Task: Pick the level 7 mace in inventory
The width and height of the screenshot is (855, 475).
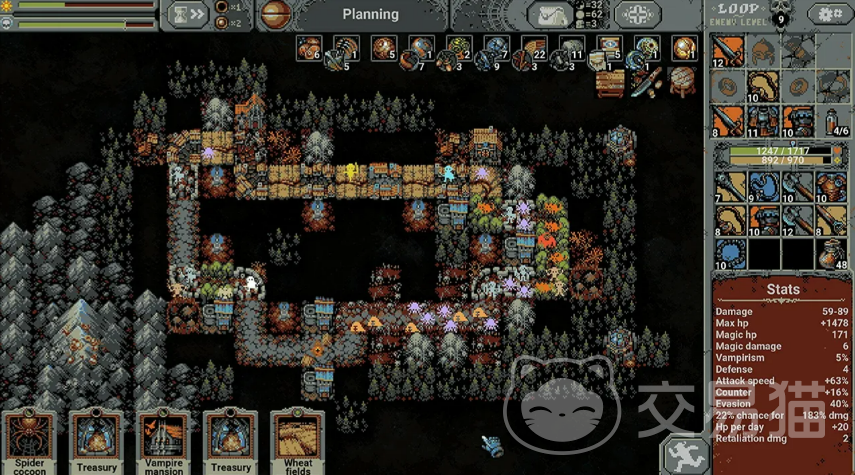Action: [x=730, y=186]
